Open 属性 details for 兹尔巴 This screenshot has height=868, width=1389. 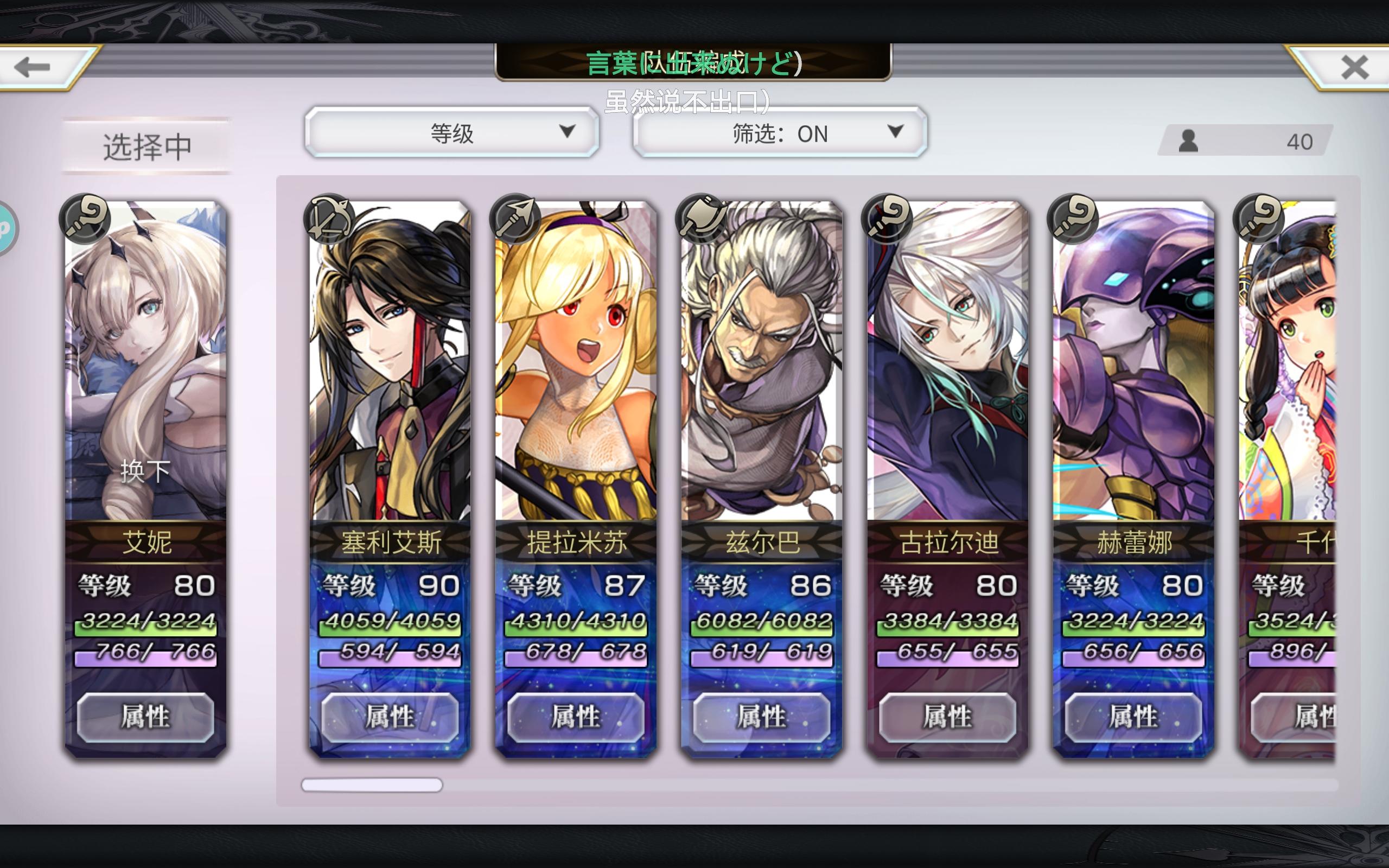(x=762, y=717)
